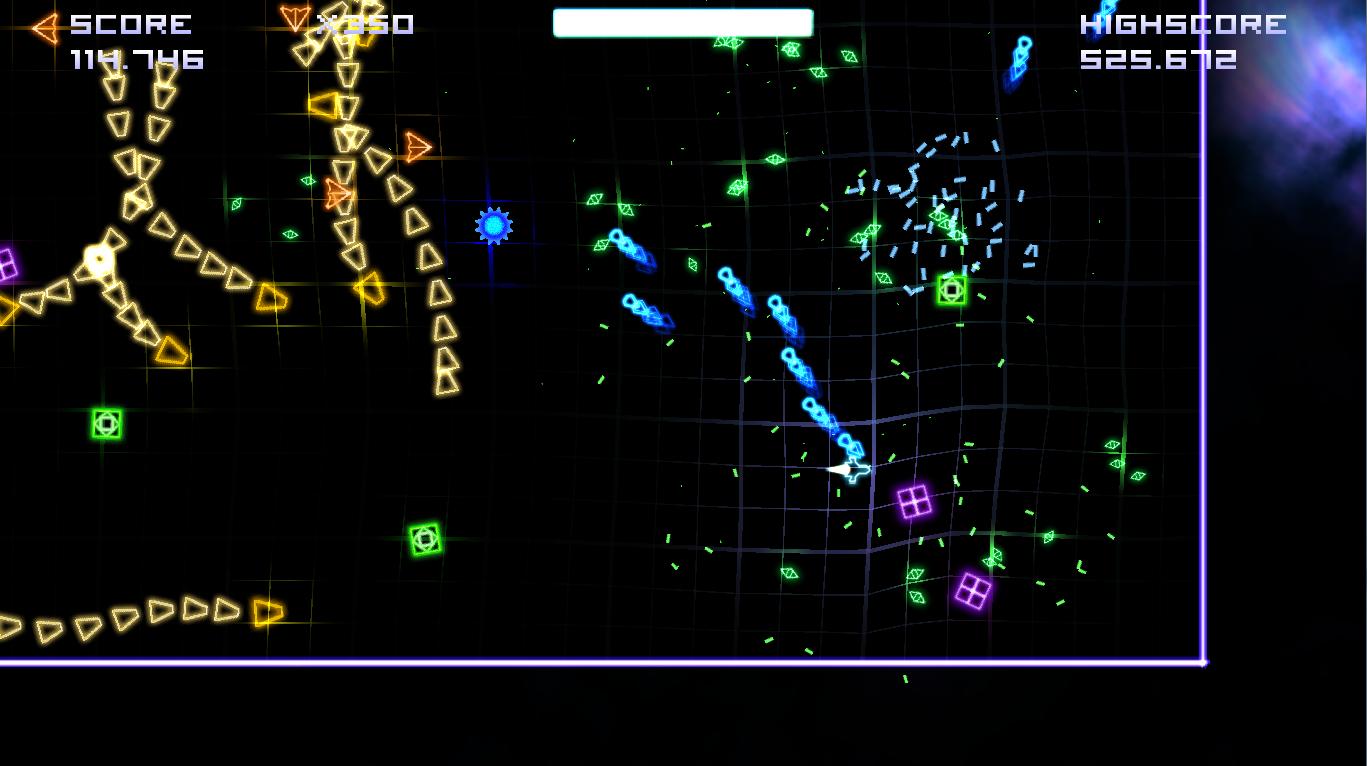Image resolution: width=1367 pixels, height=766 pixels.
Task: Click the green gem box near the top right
Action: pos(950,290)
